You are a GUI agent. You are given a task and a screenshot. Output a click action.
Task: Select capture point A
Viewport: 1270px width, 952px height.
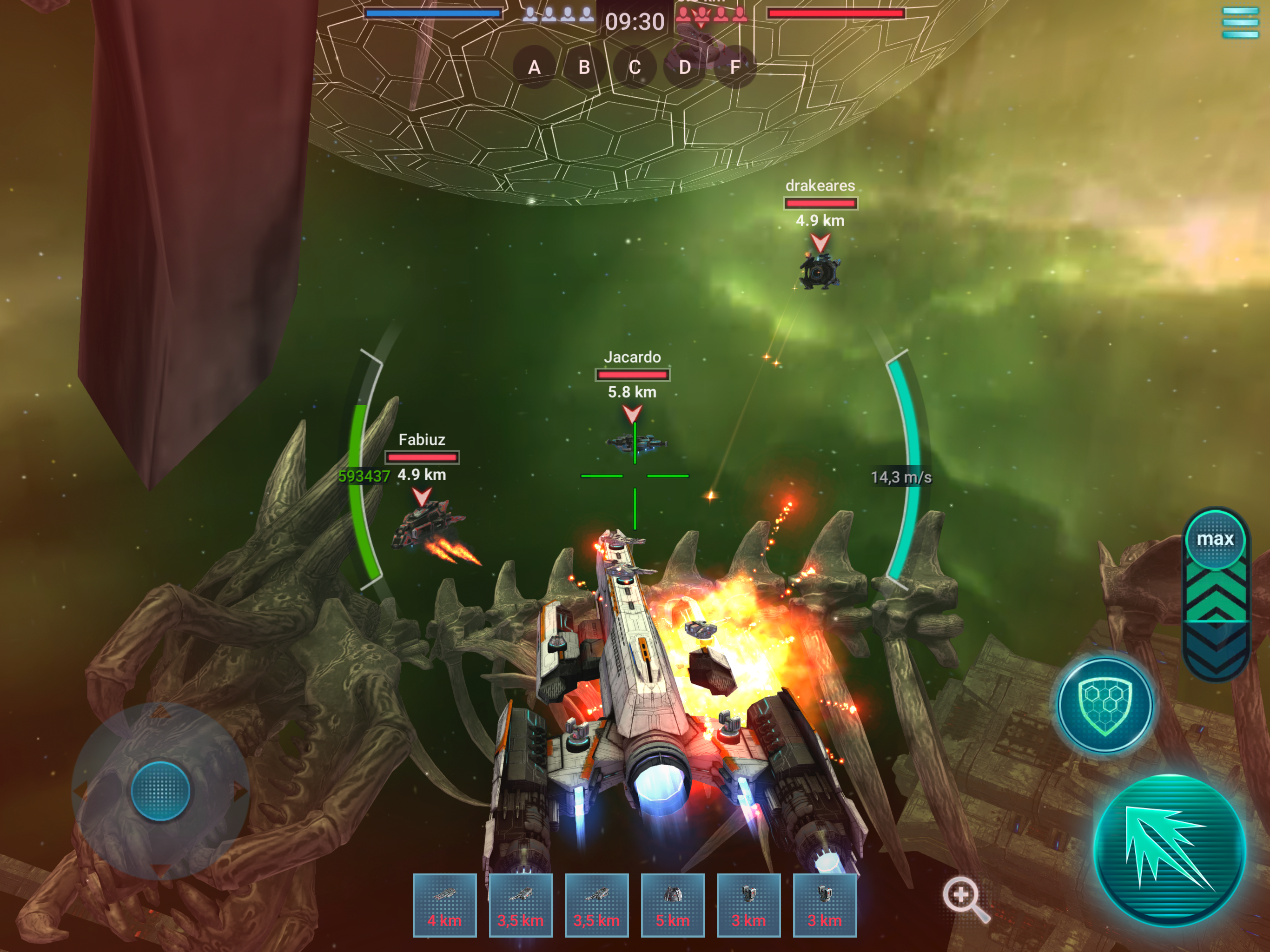click(x=534, y=67)
